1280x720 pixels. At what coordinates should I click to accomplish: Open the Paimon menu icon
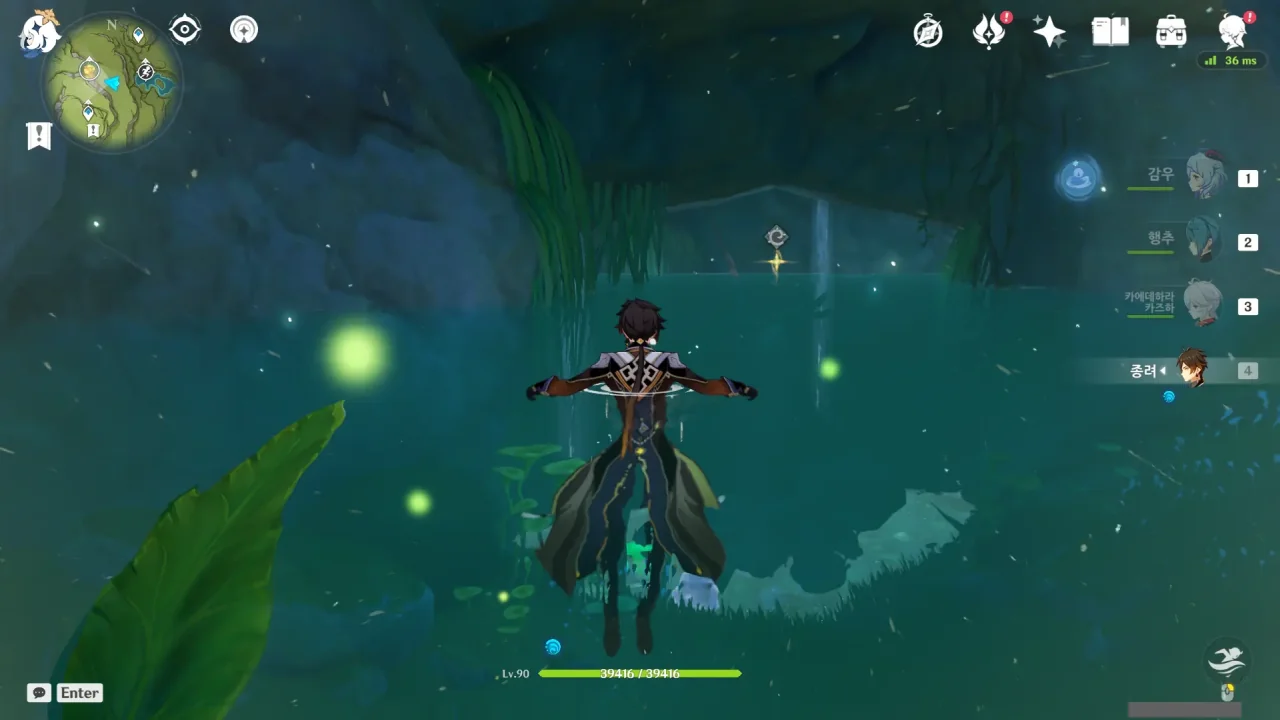[x=39, y=31]
